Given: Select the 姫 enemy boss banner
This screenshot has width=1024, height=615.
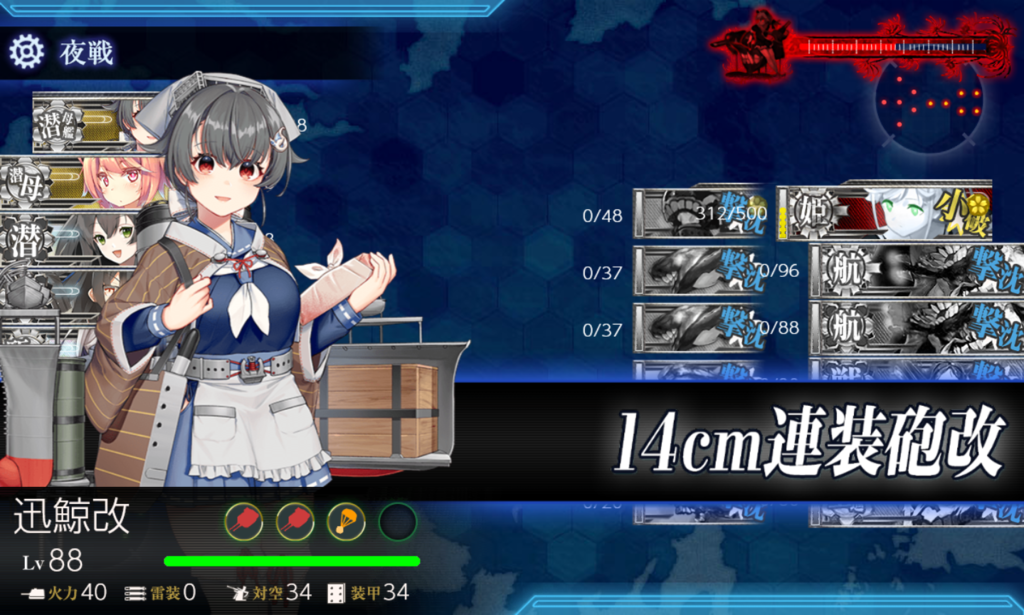Looking at the screenshot, I should [x=883, y=213].
